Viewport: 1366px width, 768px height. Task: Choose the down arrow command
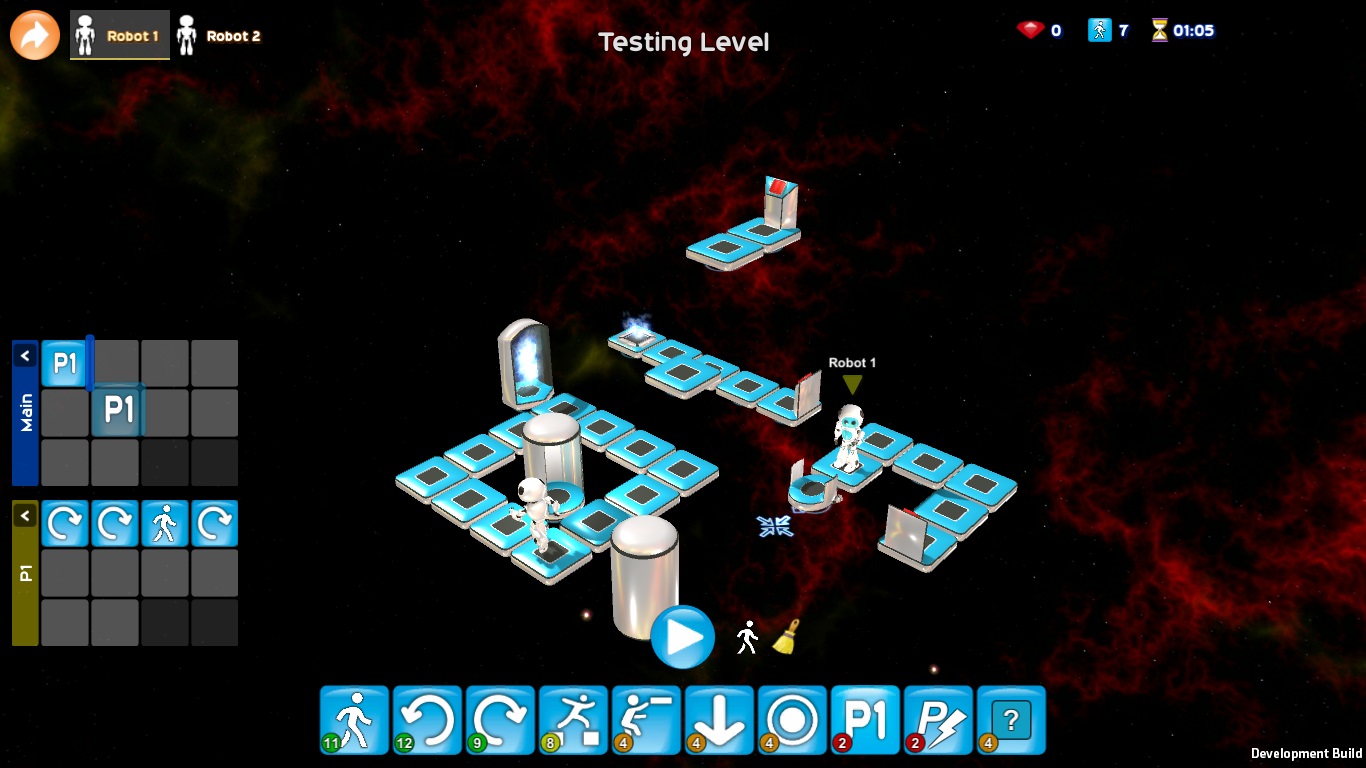(718, 719)
